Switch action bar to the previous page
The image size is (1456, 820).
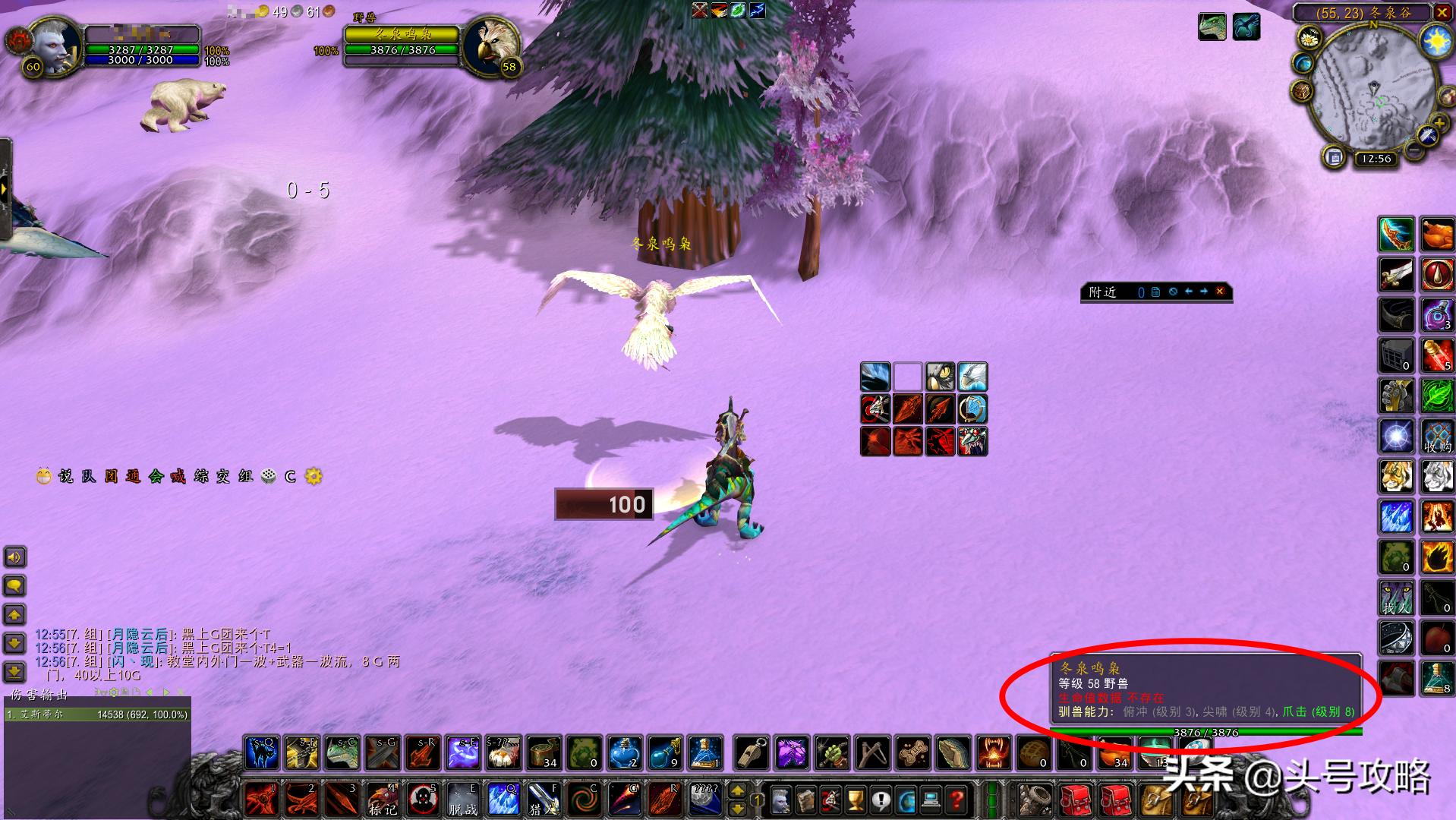pyautogui.click(x=737, y=792)
